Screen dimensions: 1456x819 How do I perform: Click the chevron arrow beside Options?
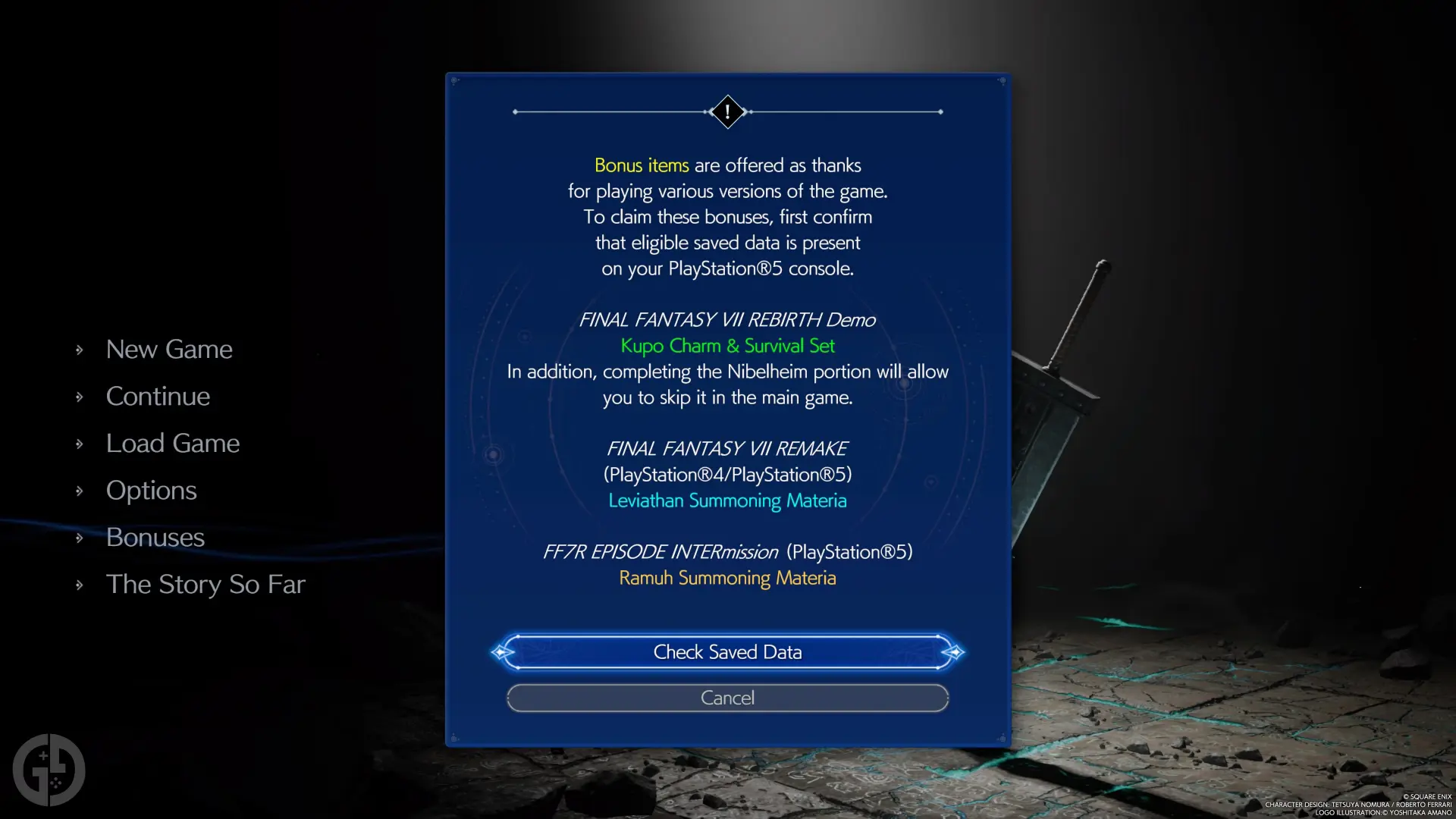point(80,490)
